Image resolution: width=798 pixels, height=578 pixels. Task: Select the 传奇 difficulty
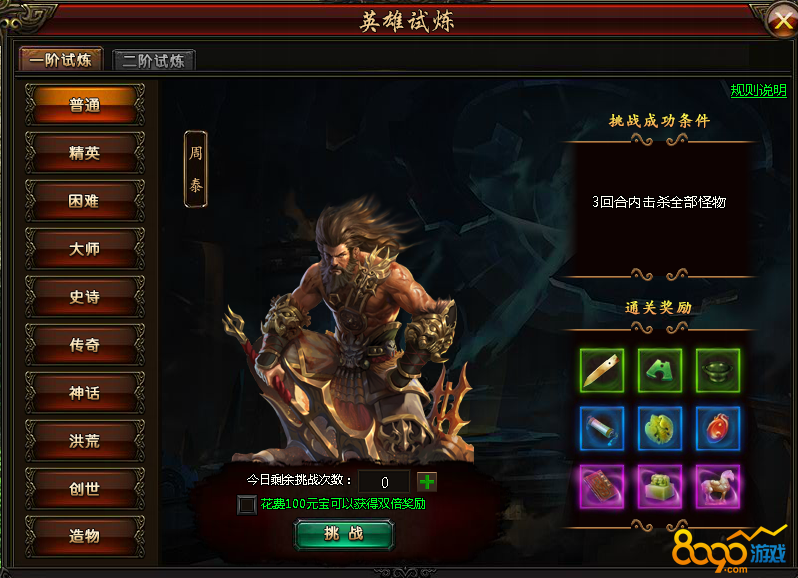(x=85, y=345)
